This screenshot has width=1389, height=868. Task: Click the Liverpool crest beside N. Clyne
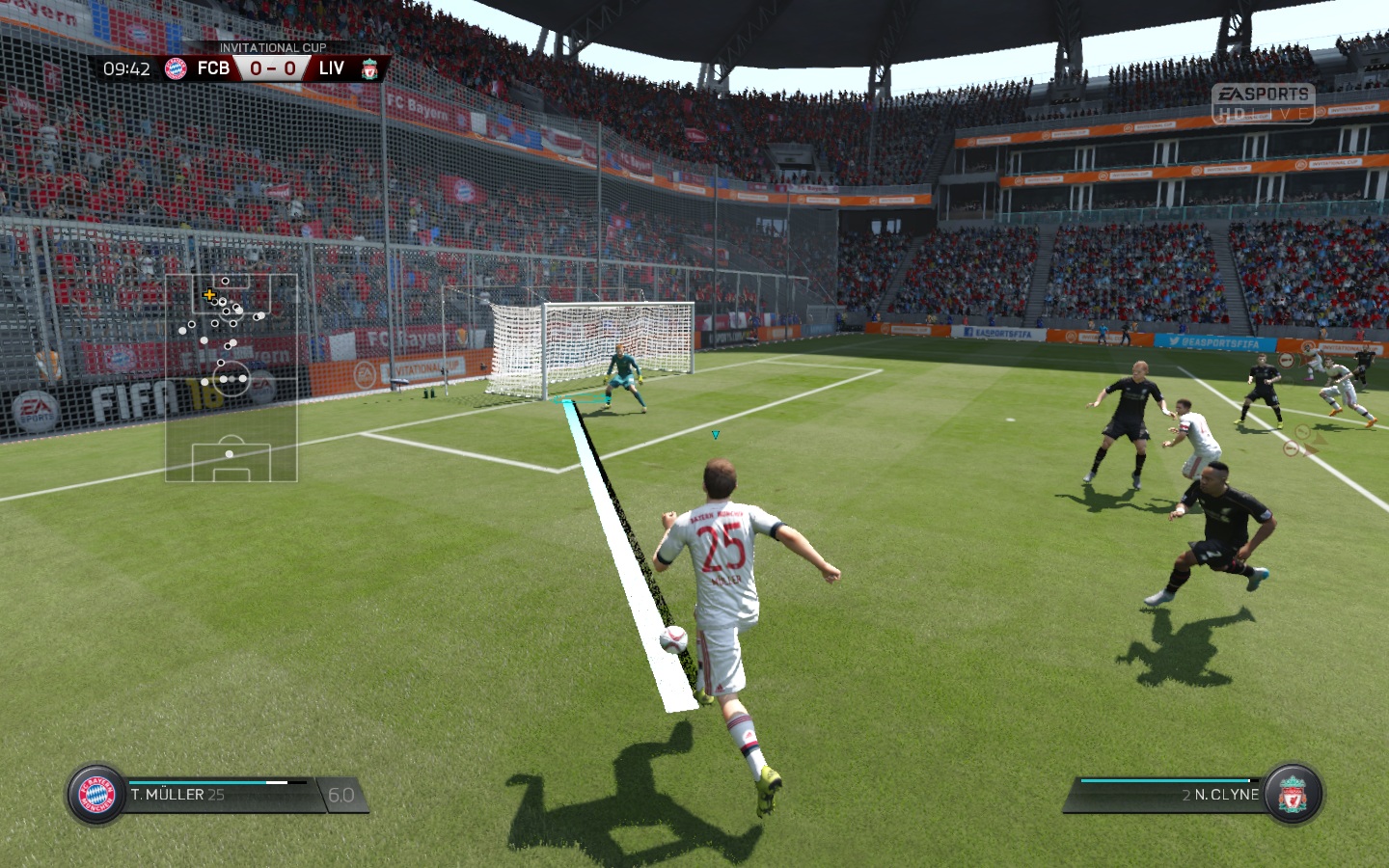tap(1293, 795)
